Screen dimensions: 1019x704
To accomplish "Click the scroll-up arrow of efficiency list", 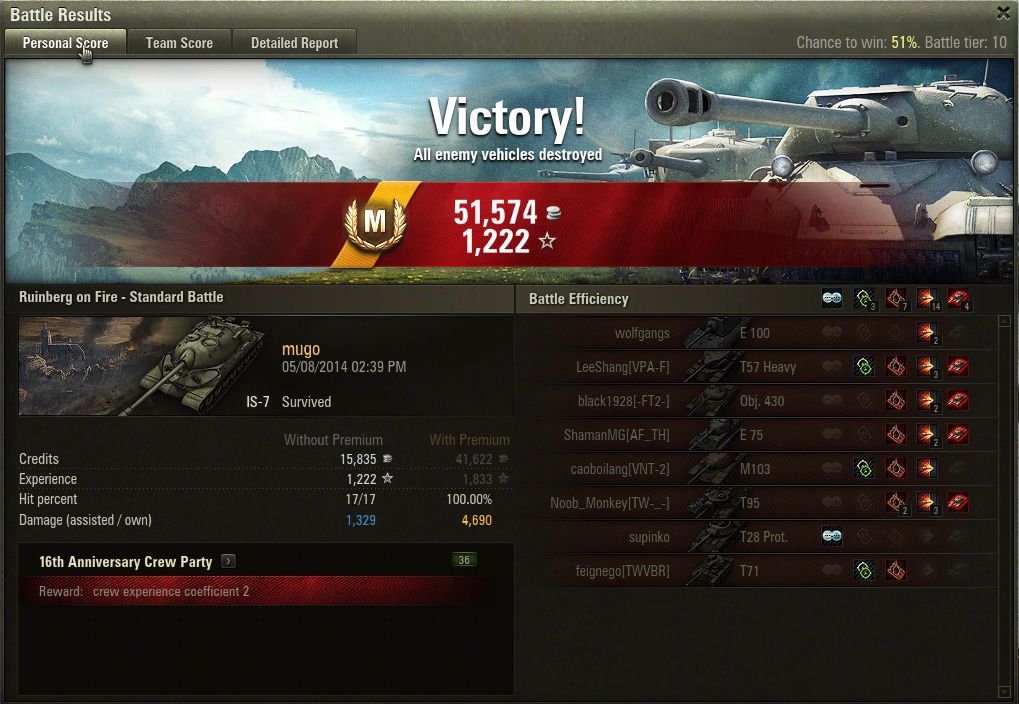I will coord(1005,322).
